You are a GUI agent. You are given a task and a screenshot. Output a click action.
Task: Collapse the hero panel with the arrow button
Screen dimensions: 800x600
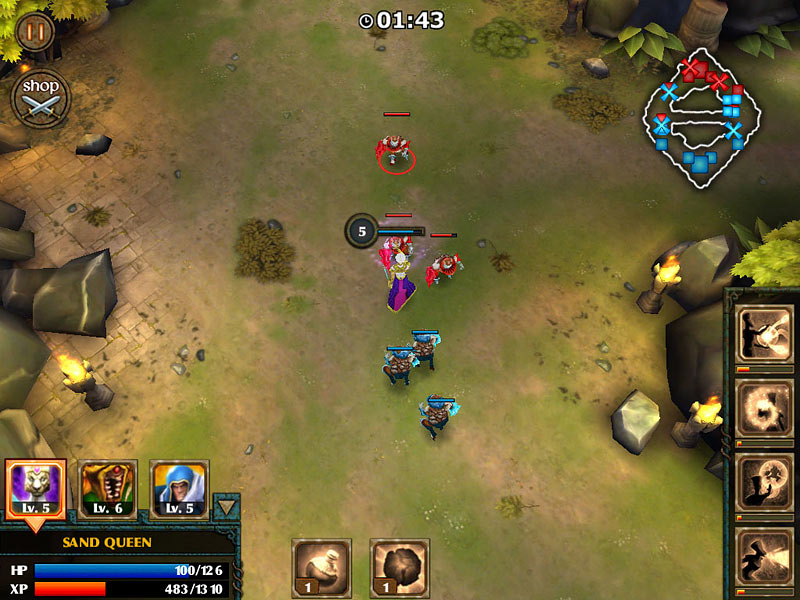[x=227, y=506]
